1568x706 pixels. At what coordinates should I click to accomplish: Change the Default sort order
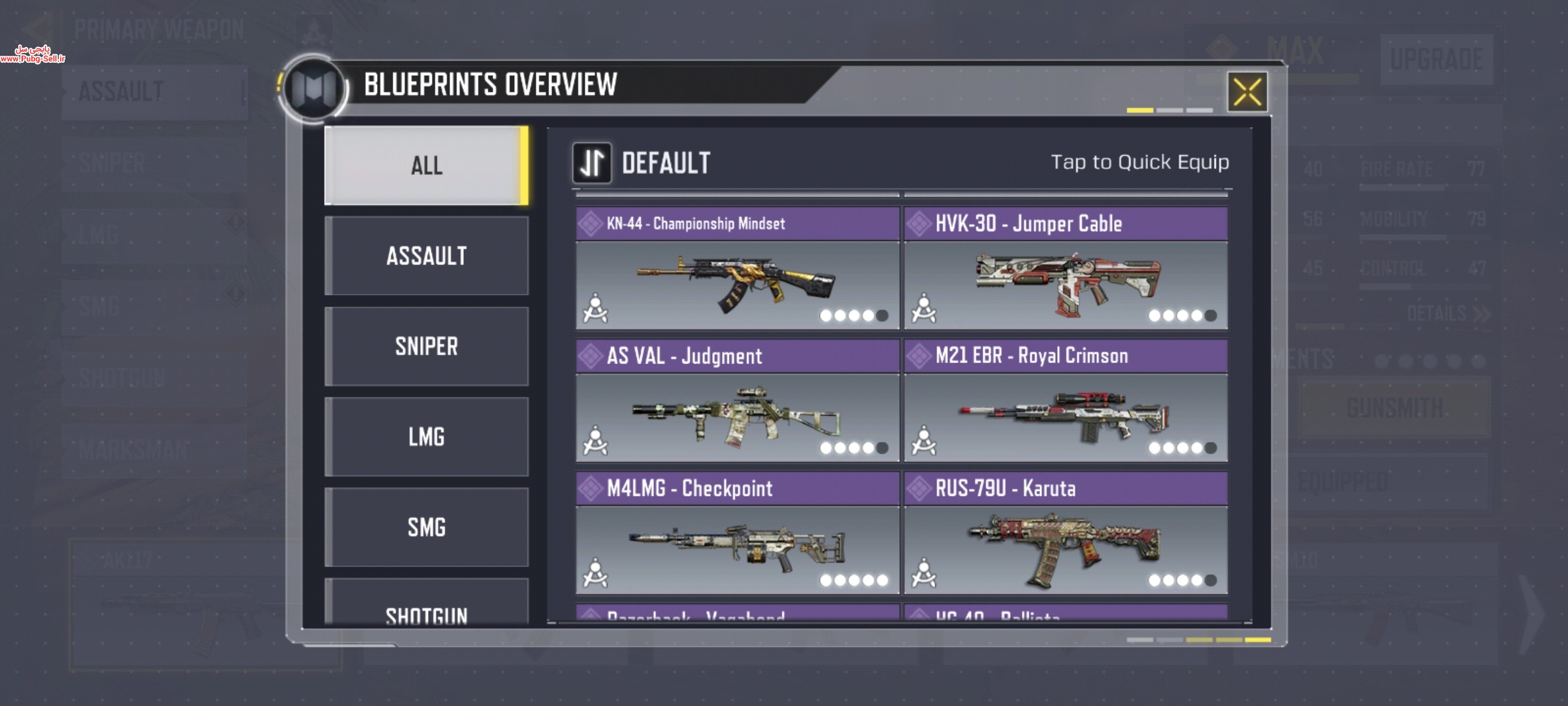point(592,163)
